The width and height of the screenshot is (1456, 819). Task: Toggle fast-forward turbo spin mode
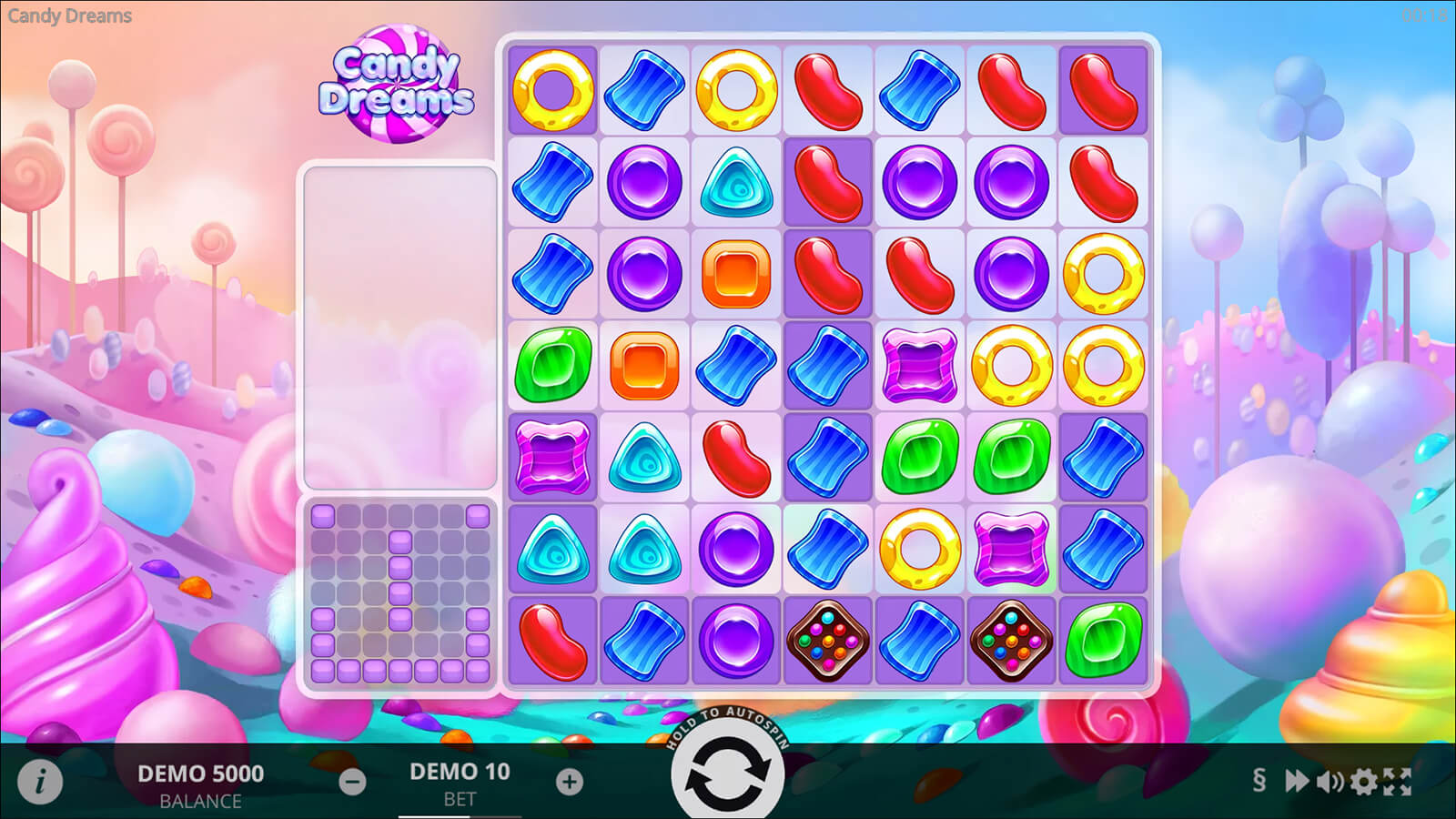(1296, 781)
